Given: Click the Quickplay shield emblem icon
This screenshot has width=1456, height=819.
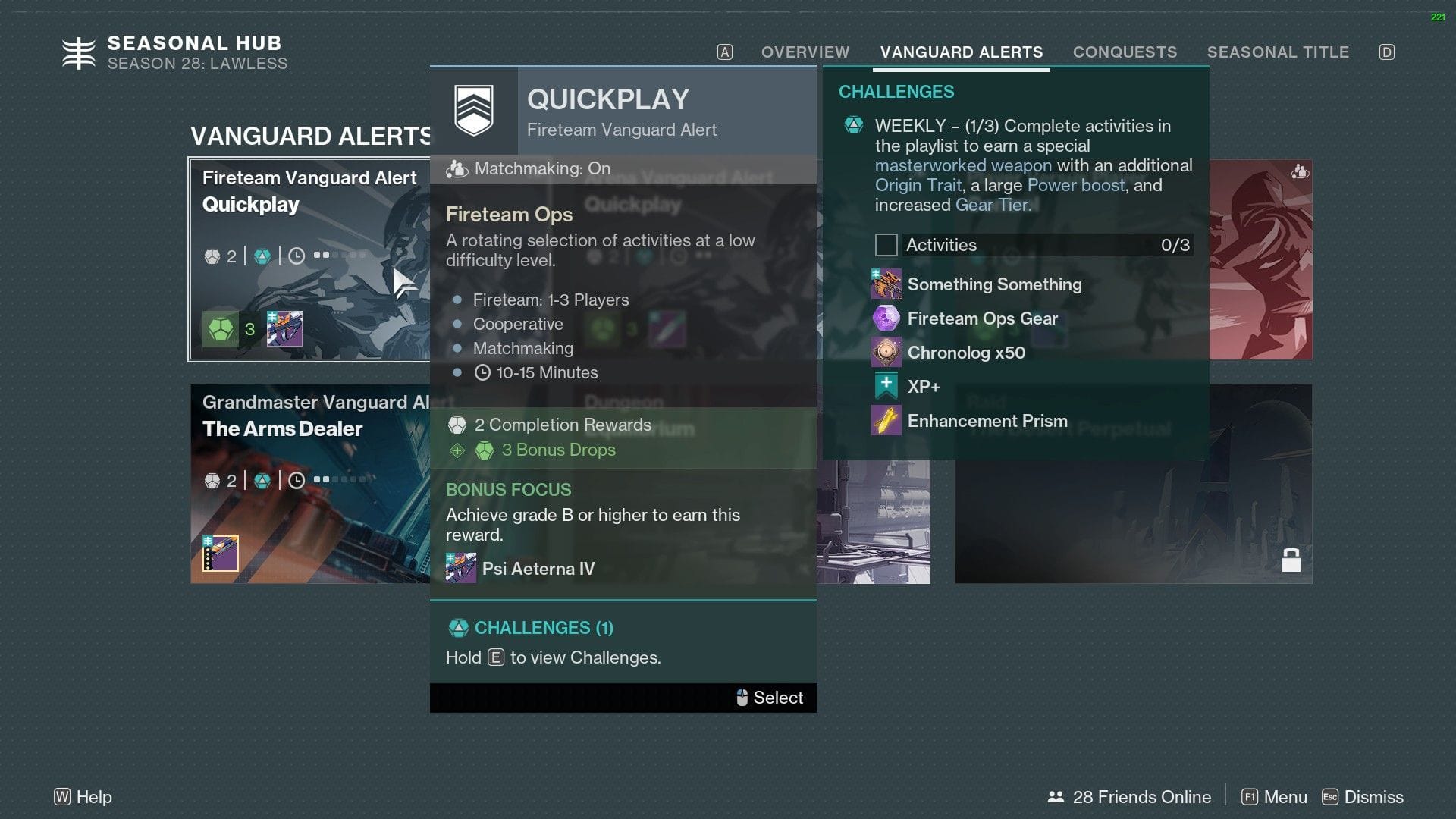Looking at the screenshot, I should point(474,108).
